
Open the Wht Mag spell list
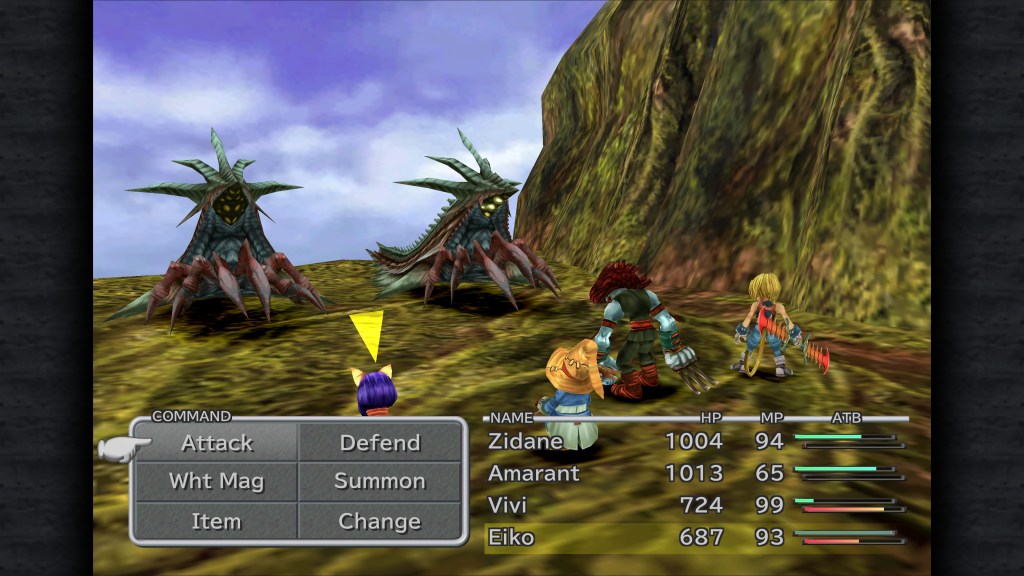[217, 481]
